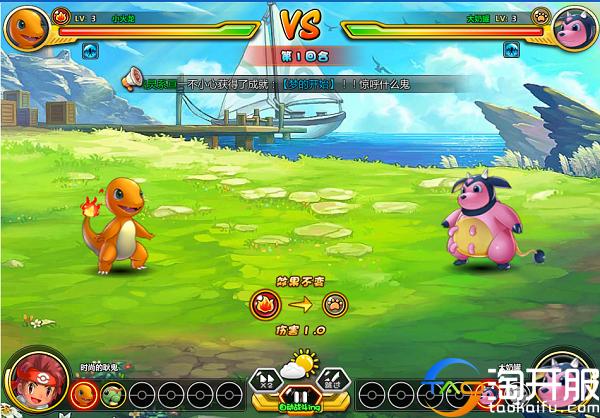
Task: Click the wing buff icon under player's bar
Action: [x=88, y=49]
